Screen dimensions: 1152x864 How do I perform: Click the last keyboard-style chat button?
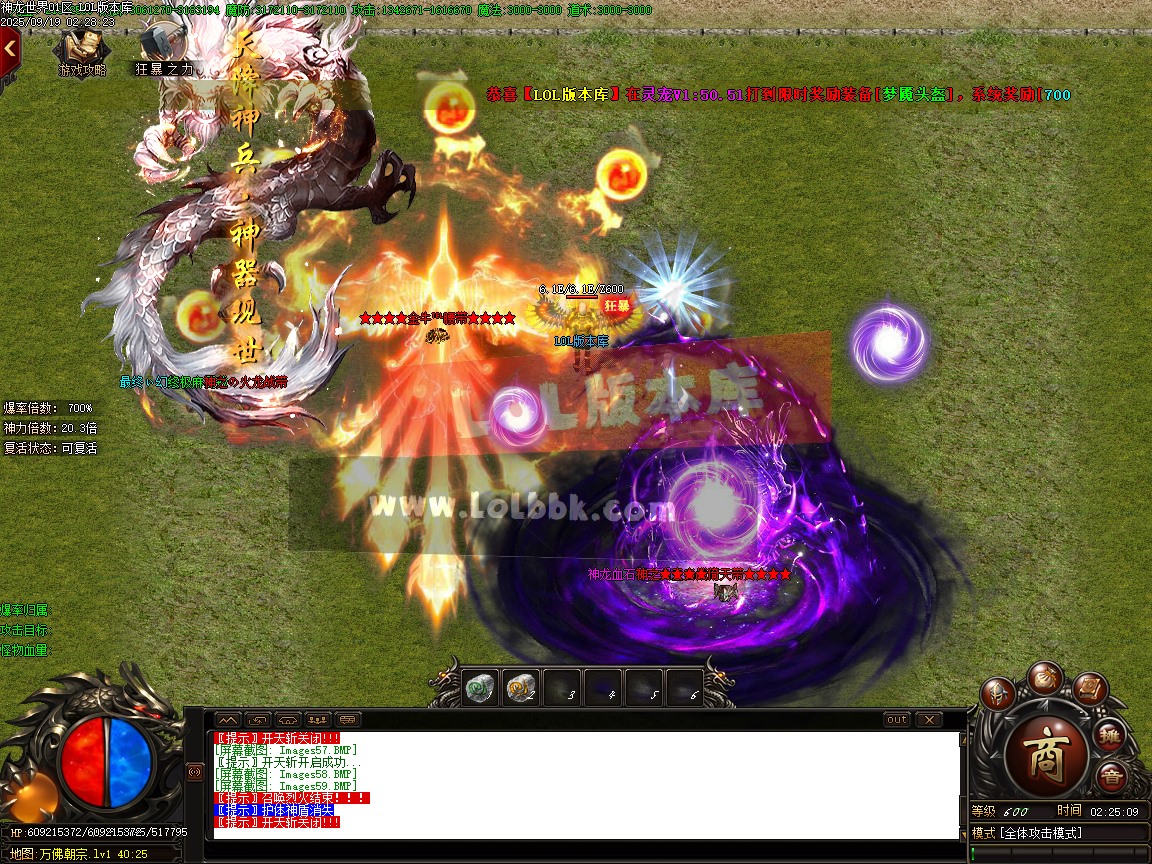tap(348, 719)
